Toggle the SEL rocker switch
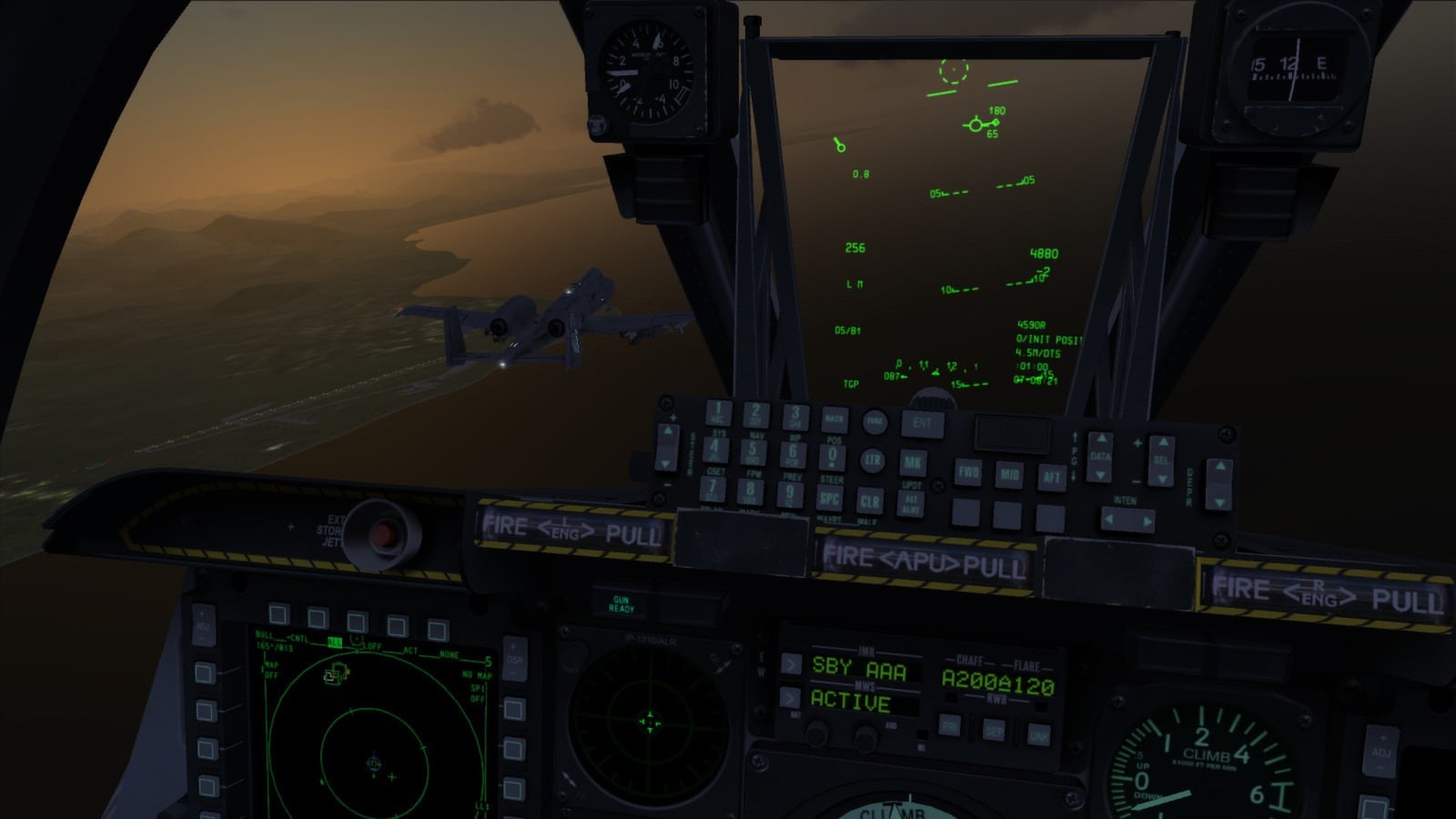Image resolution: width=1456 pixels, height=819 pixels. [x=1161, y=460]
